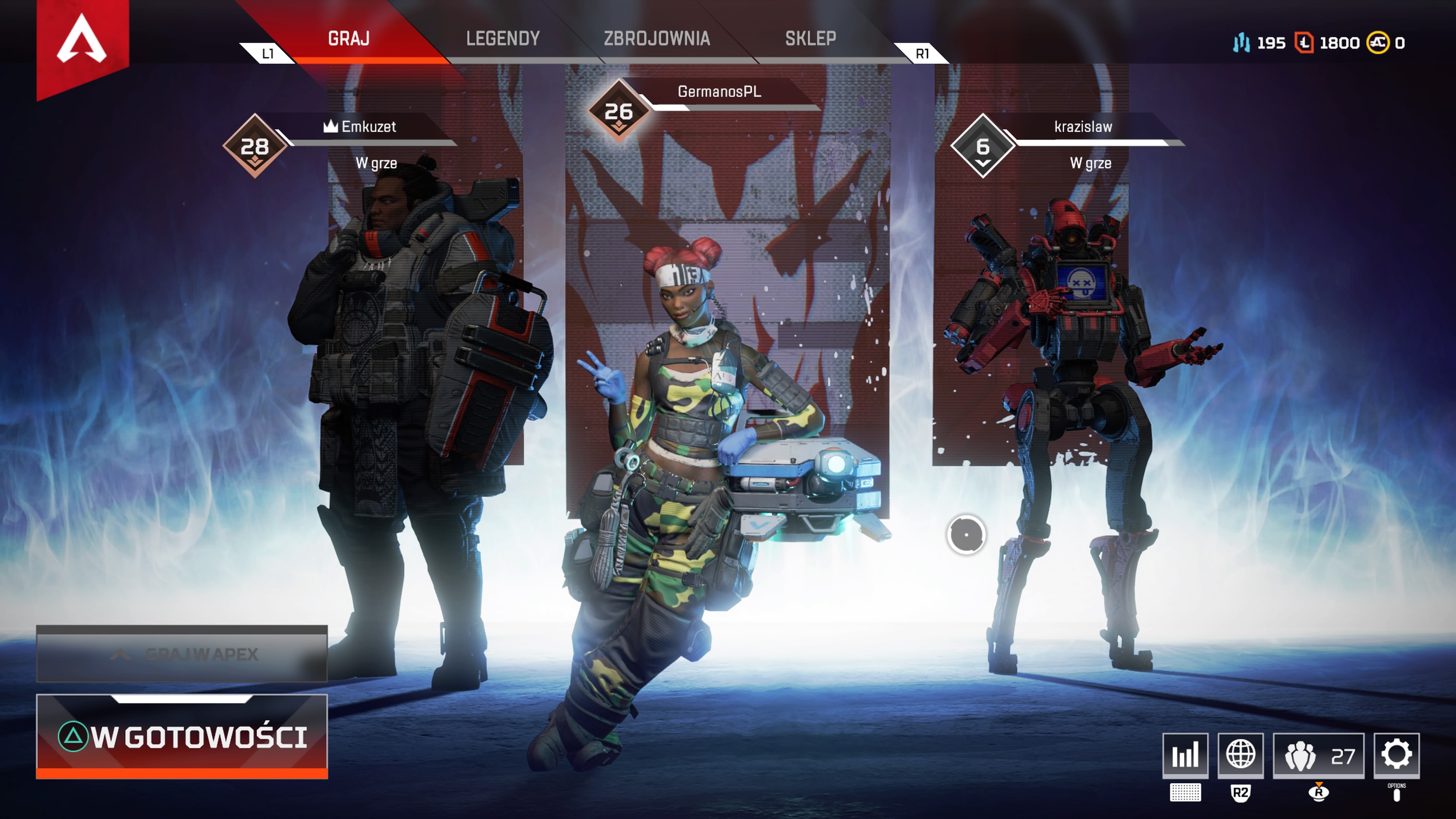Screen dimensions: 1456x819
Task: Select krazislaw's player banner
Action: tap(1083, 127)
